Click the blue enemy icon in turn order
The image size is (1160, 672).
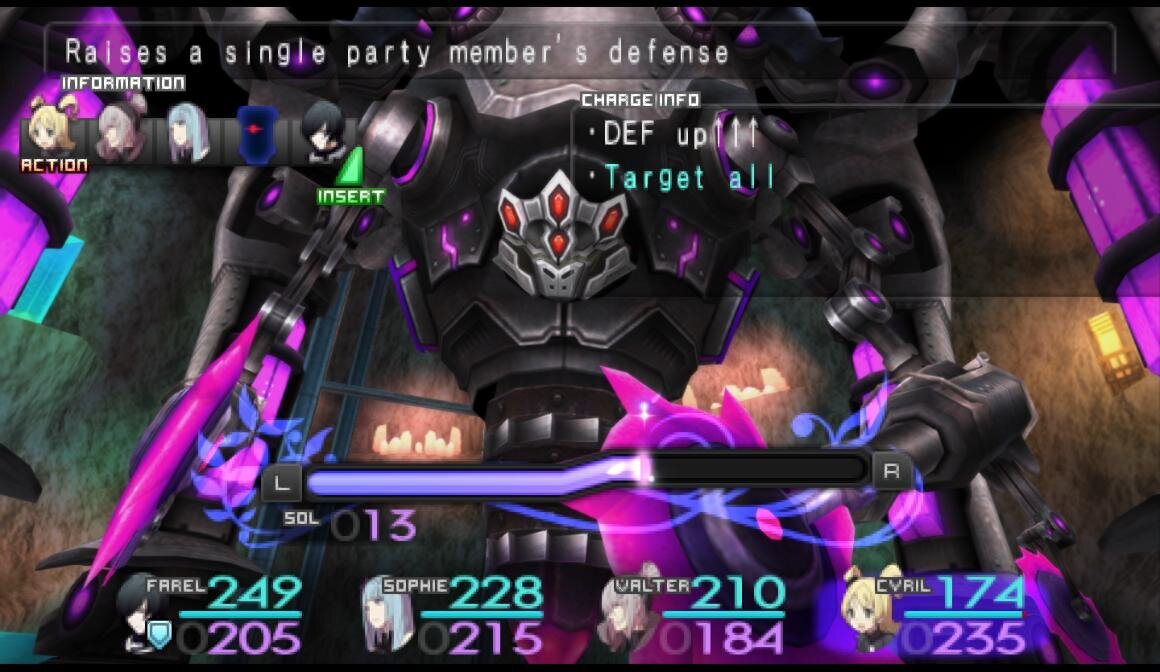[x=255, y=134]
